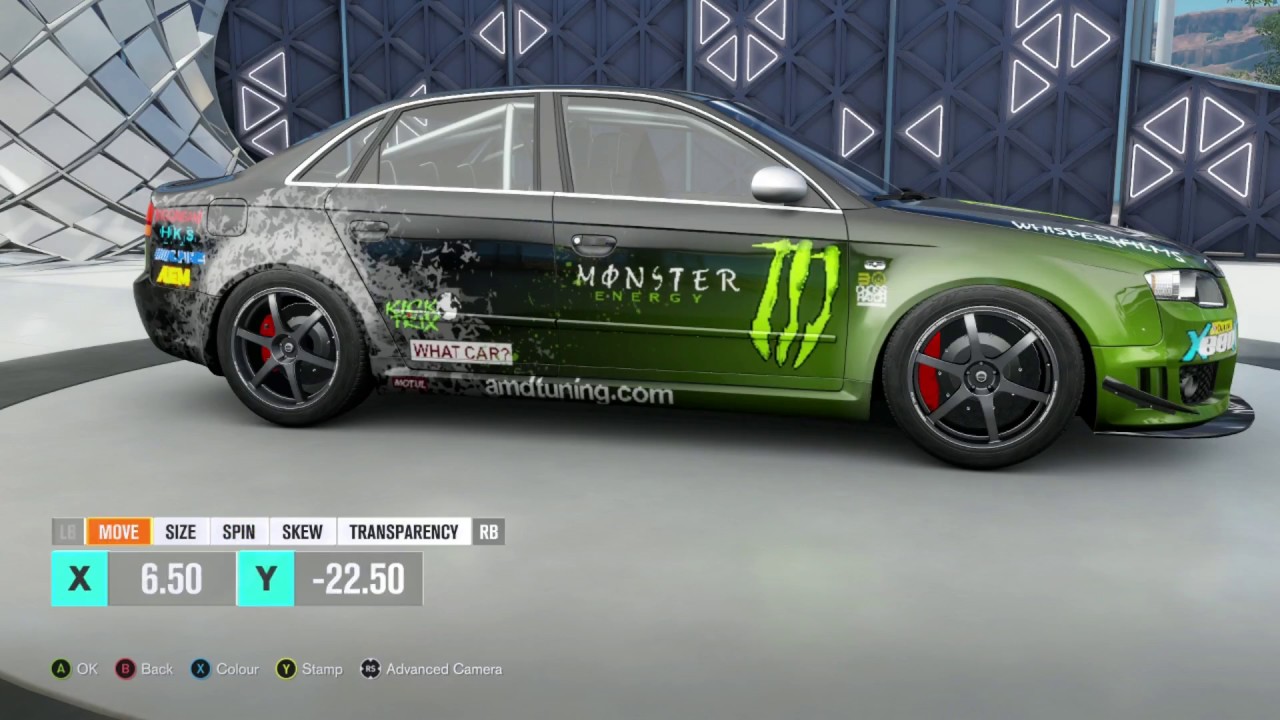This screenshot has width=1280, height=720.
Task: Click the RS Advanced Camera stick icon
Action: coord(371,669)
